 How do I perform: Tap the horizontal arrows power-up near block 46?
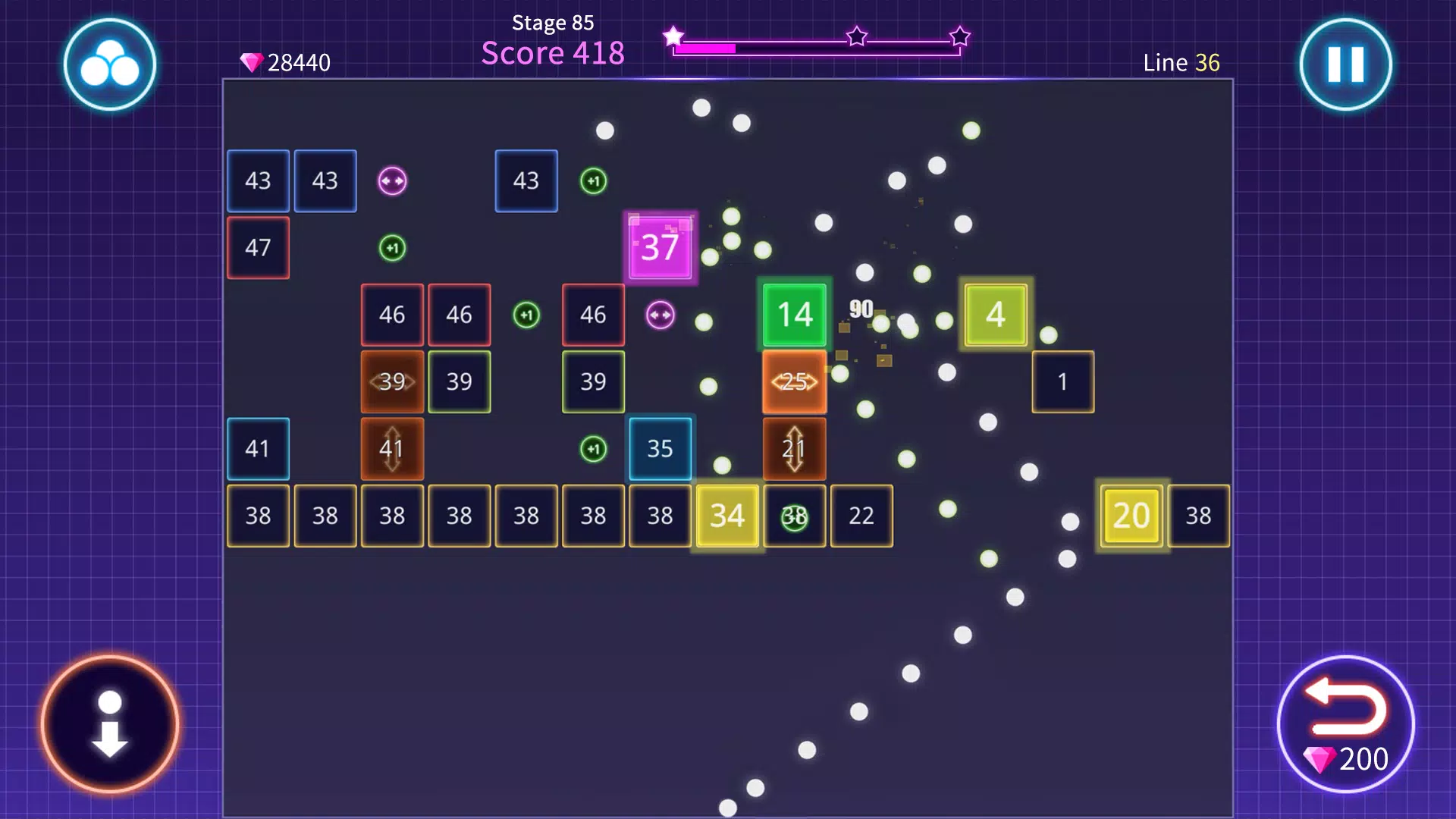point(660,315)
